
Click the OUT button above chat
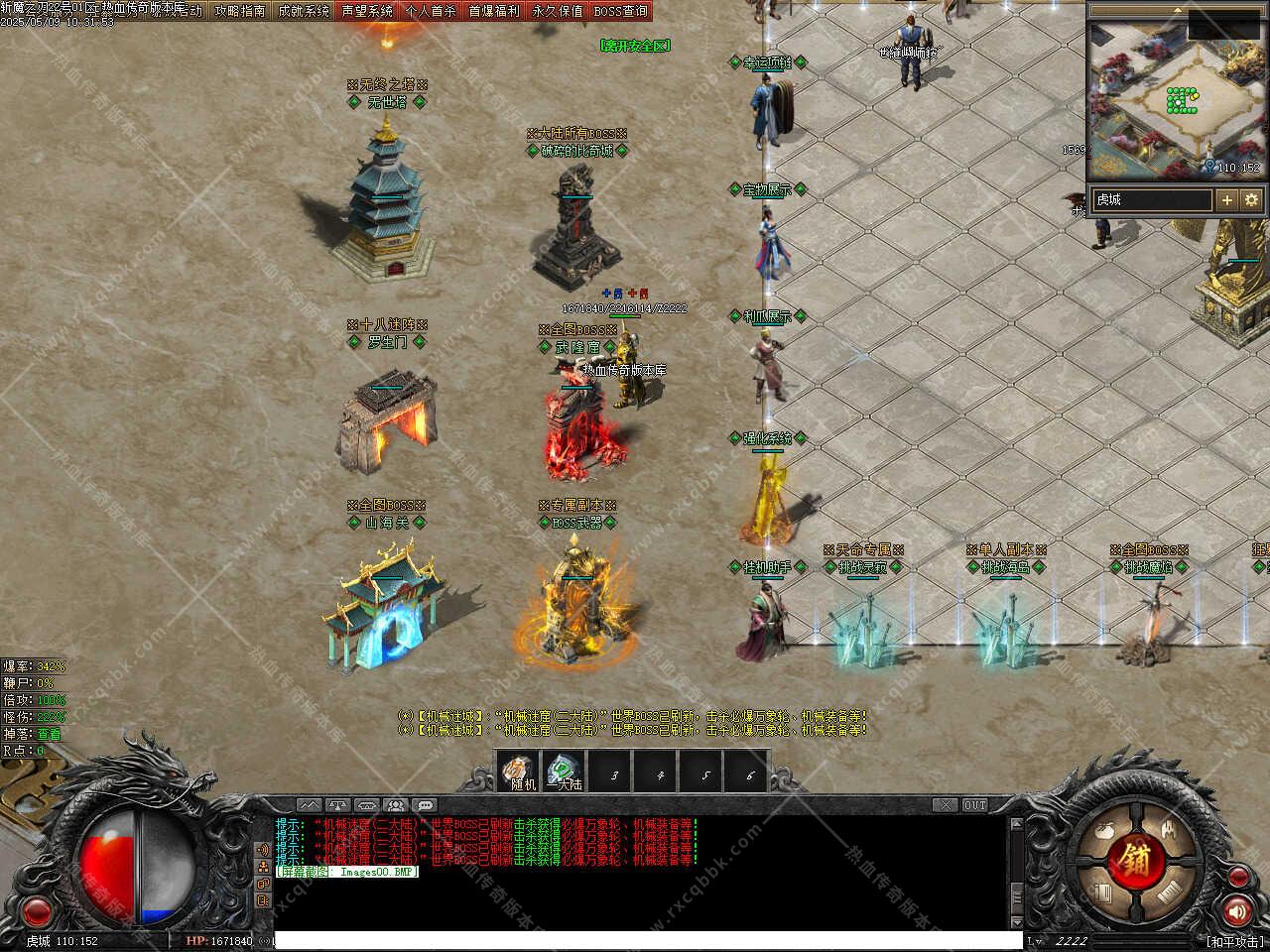[975, 805]
